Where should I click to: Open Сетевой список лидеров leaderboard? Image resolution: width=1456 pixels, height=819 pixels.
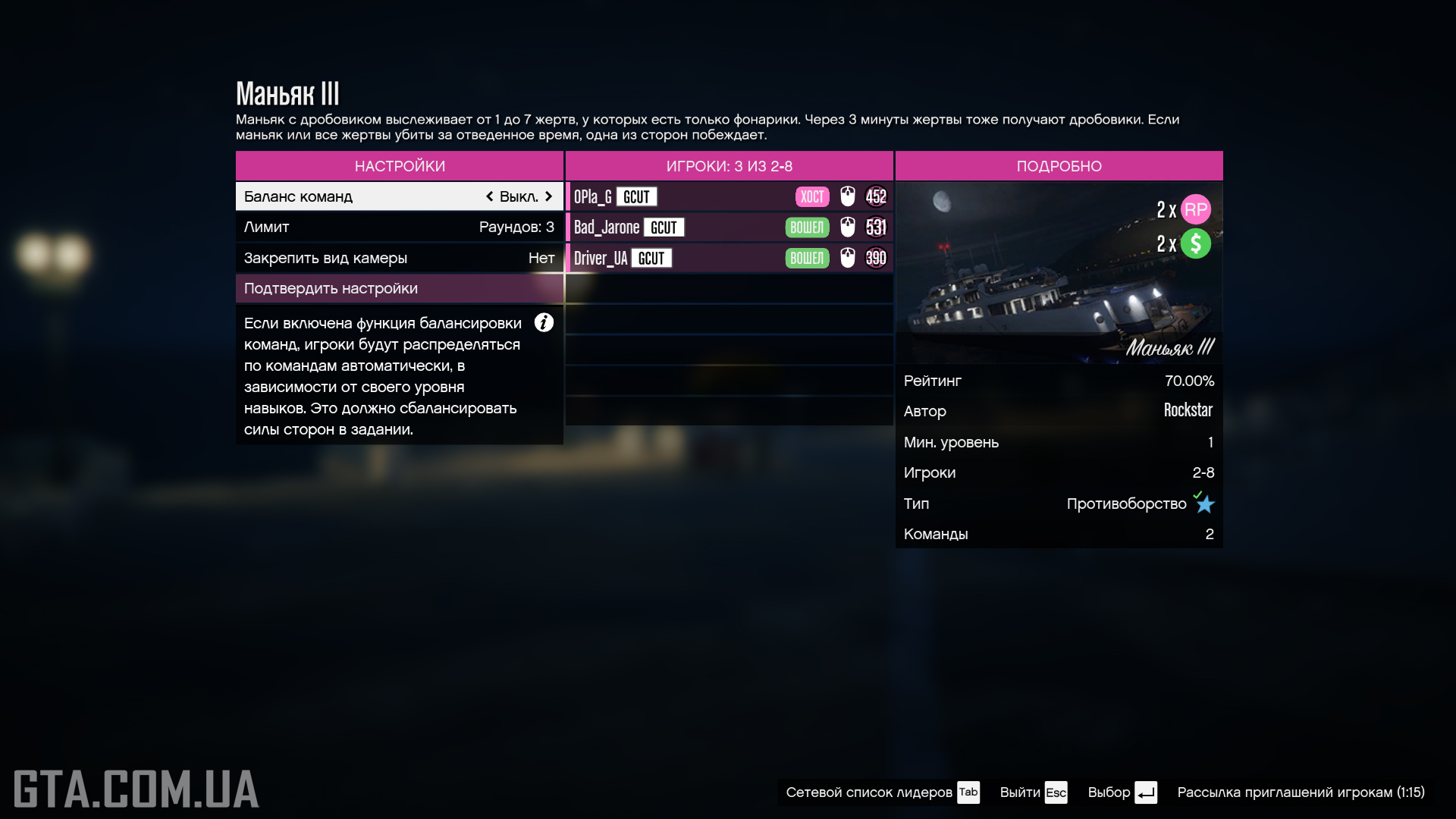pos(882,792)
